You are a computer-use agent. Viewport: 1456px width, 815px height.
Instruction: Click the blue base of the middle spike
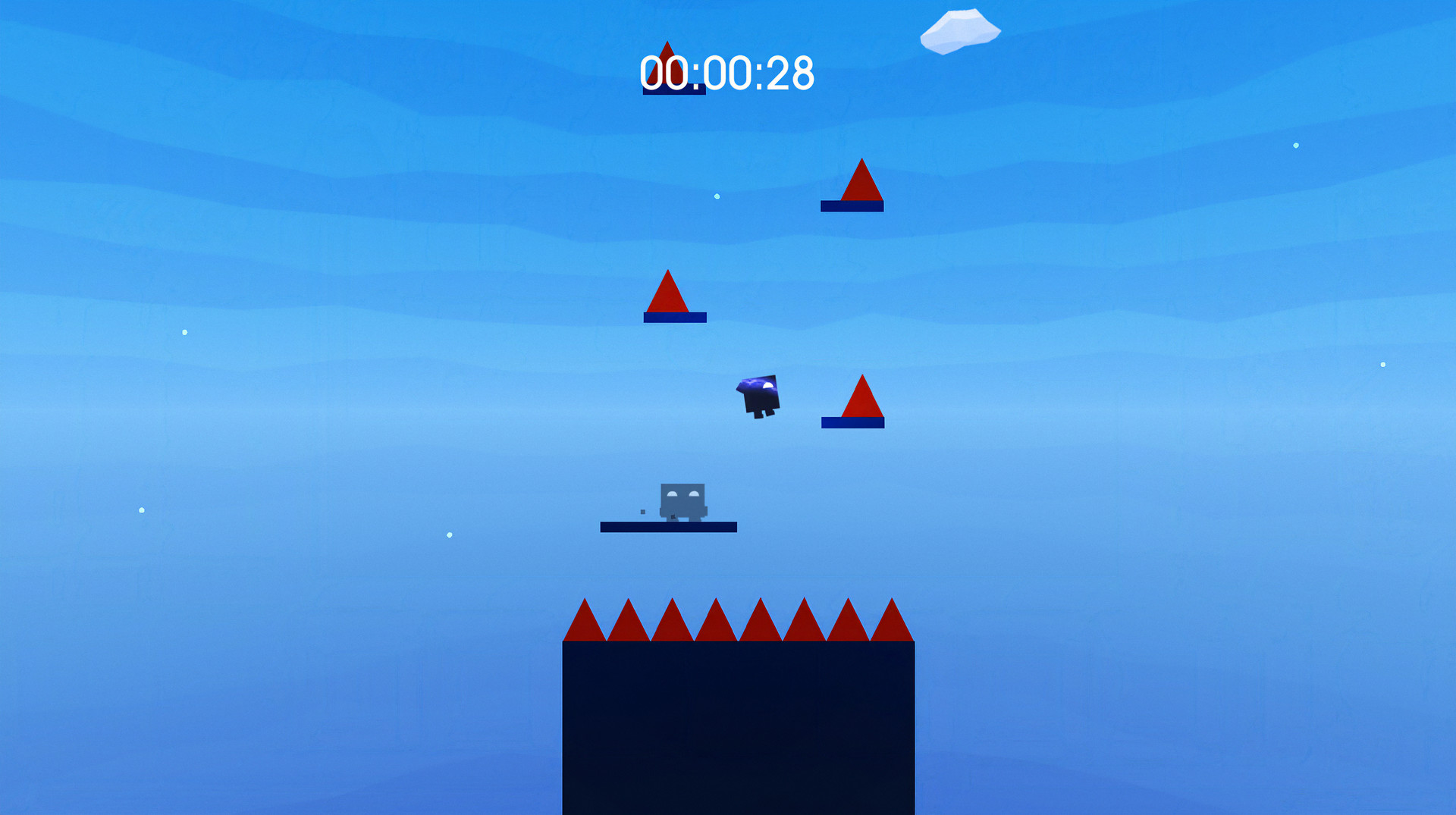673,318
